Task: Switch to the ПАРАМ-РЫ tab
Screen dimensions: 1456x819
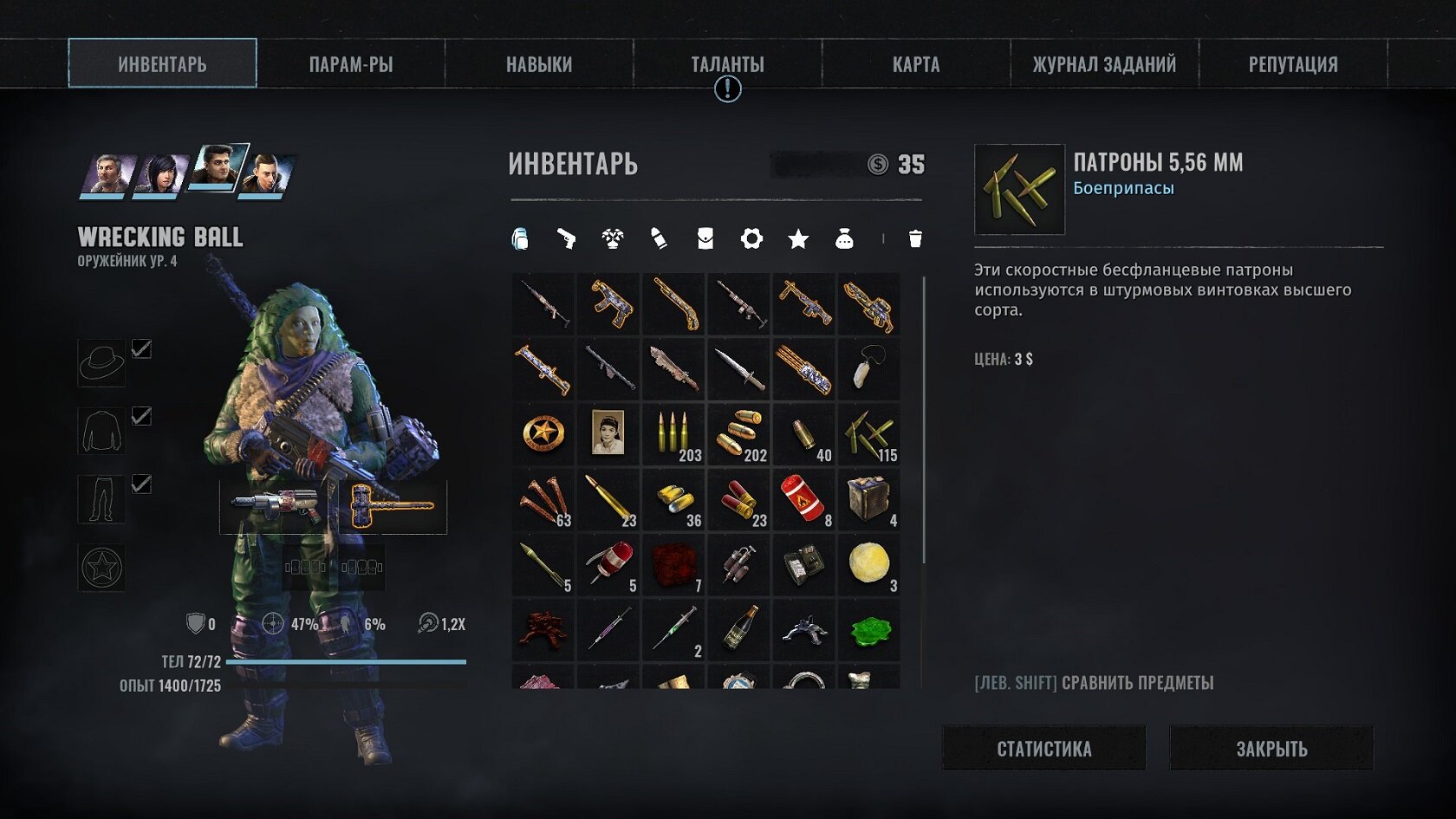Action: 351,64
